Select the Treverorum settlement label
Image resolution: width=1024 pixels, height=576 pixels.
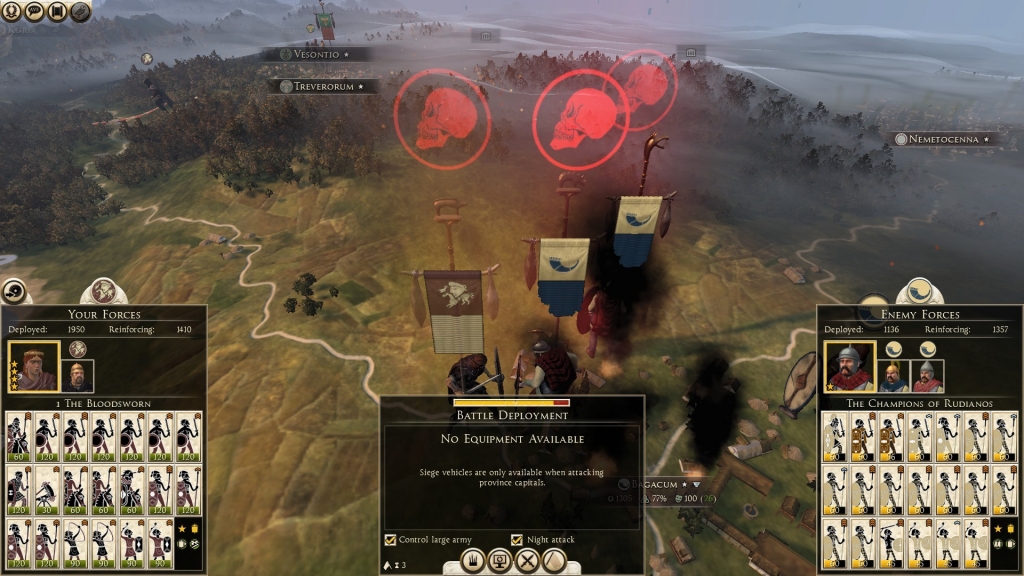(x=323, y=87)
